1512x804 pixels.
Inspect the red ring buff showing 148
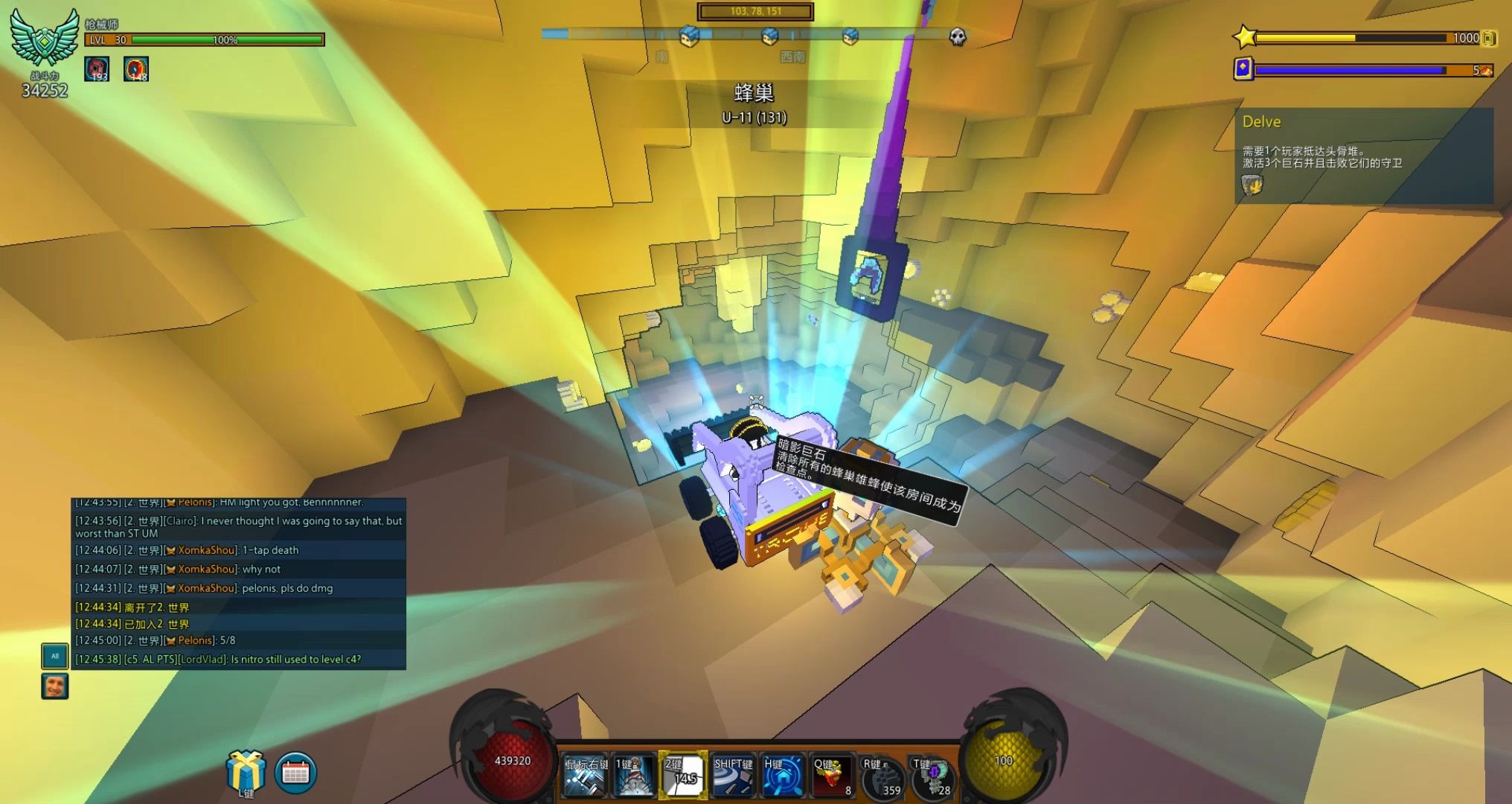coord(135,68)
